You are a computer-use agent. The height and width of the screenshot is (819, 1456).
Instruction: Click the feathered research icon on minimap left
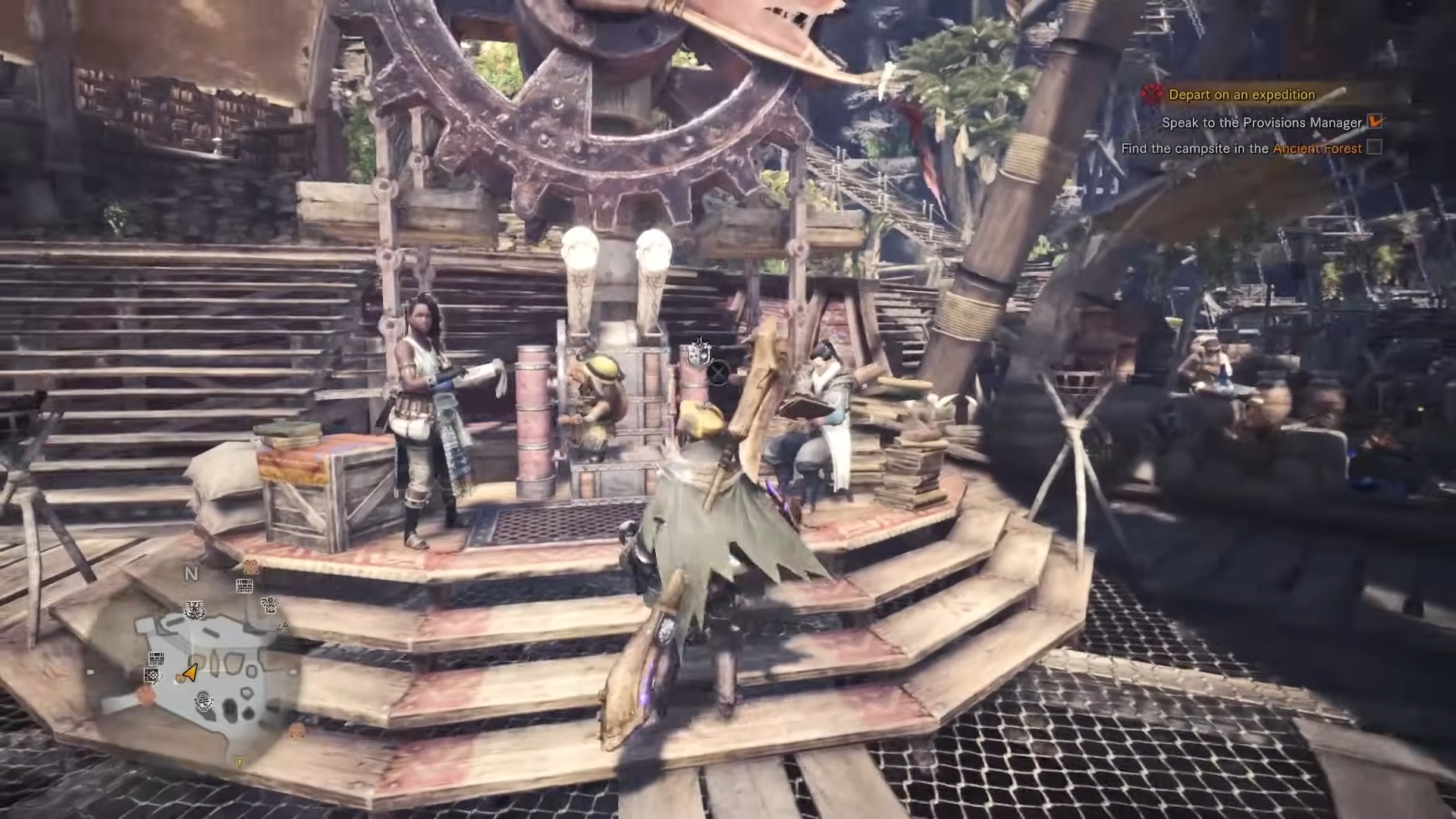pyautogui.click(x=154, y=676)
